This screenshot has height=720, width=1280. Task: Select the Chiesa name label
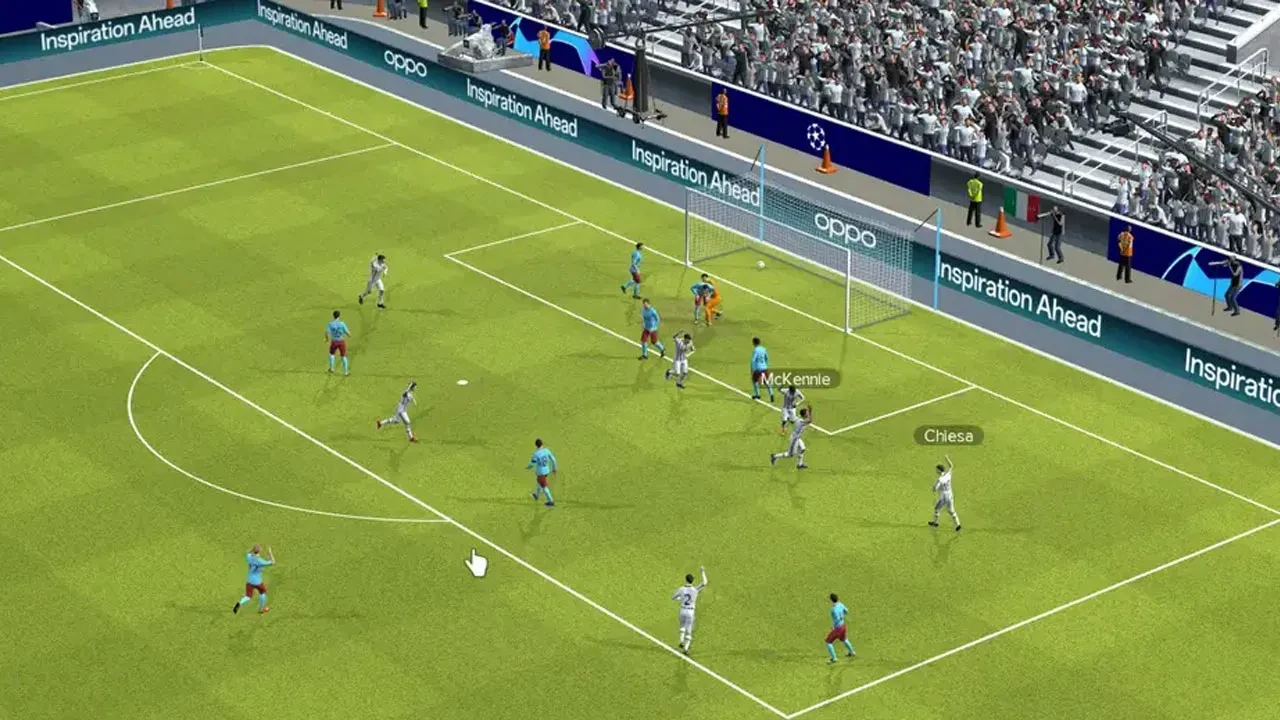point(946,435)
